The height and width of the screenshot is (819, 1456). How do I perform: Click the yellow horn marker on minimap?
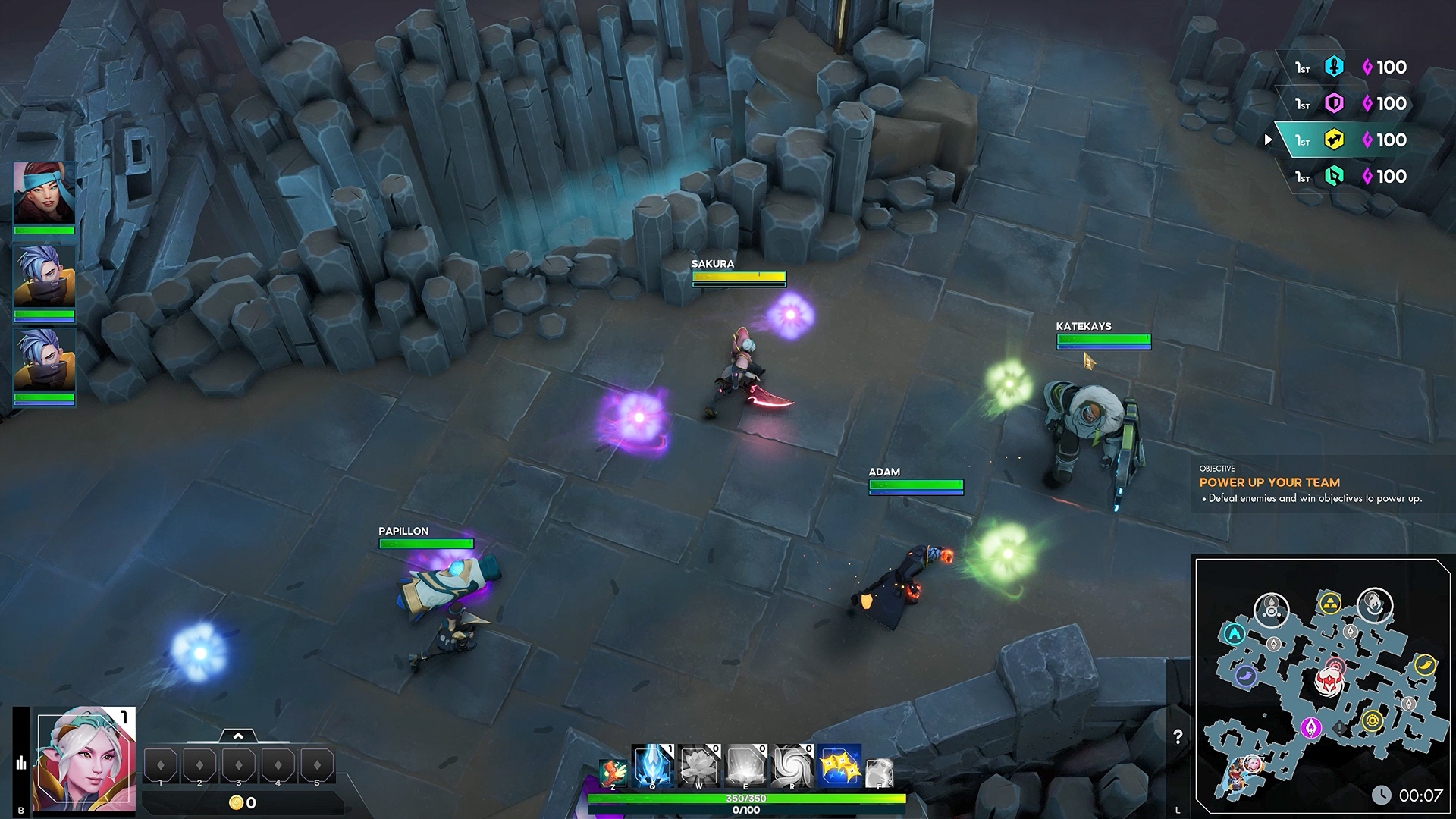[x=1425, y=664]
